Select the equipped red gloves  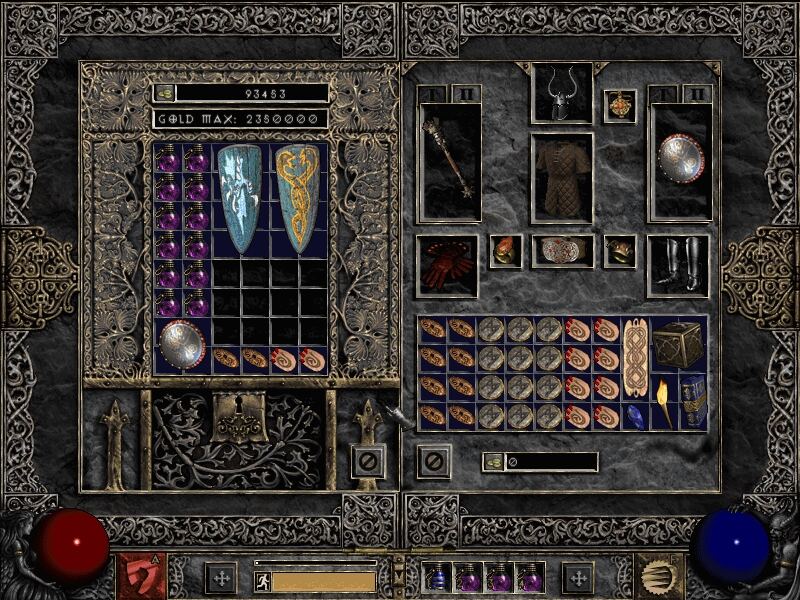pos(446,264)
